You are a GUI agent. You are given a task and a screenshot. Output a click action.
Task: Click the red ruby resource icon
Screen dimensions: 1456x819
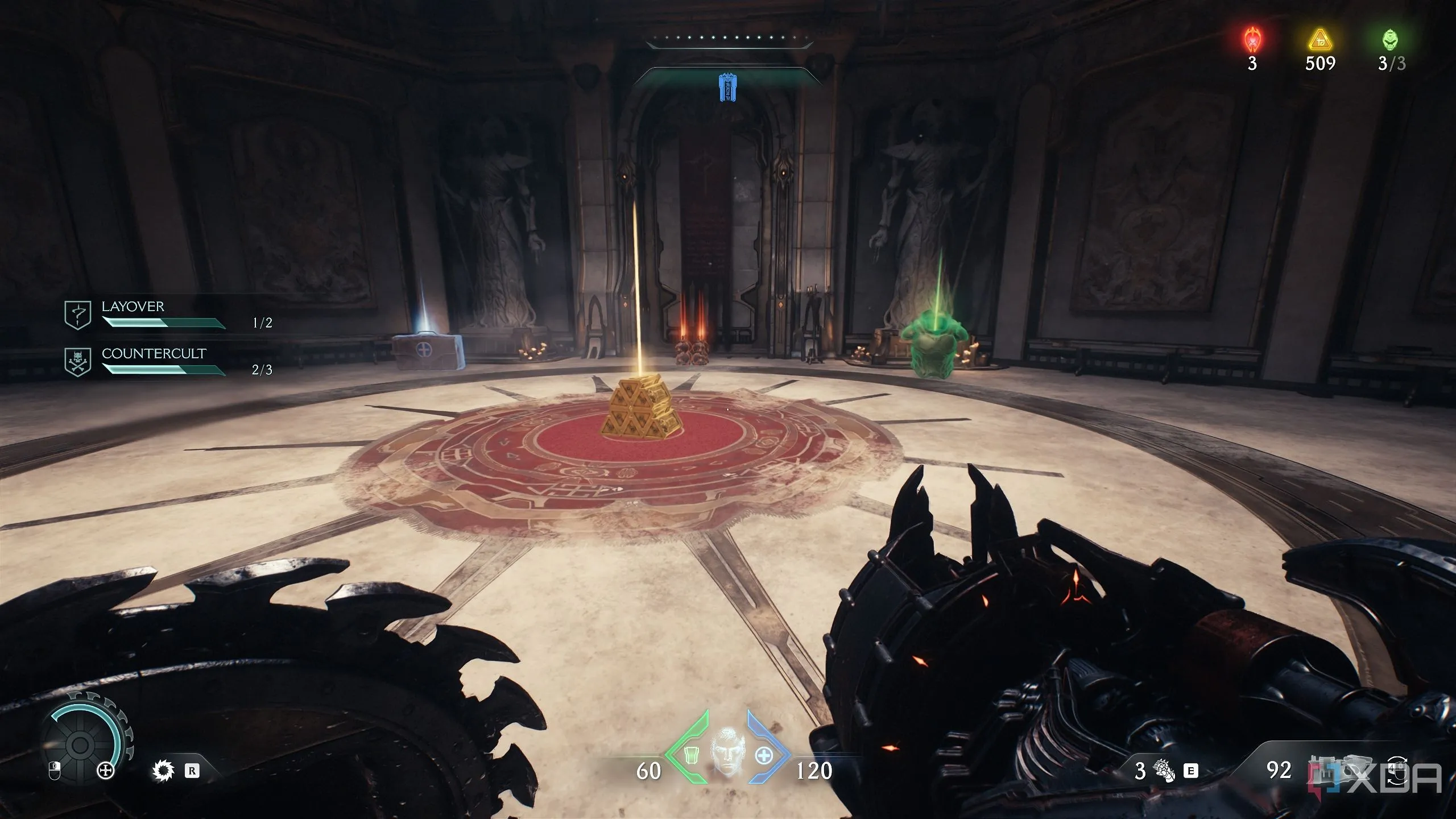(x=1252, y=41)
